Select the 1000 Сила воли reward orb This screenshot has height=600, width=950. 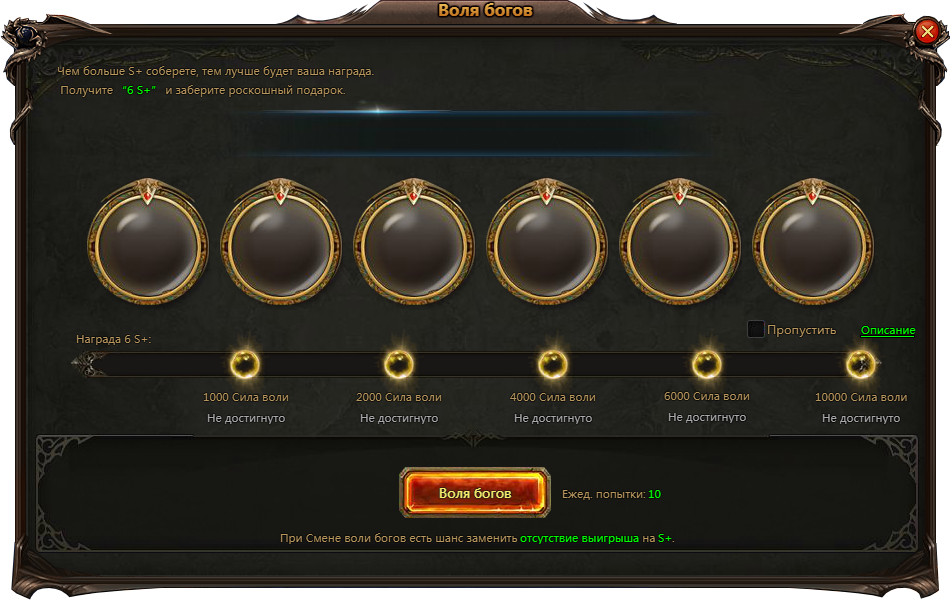coord(245,365)
